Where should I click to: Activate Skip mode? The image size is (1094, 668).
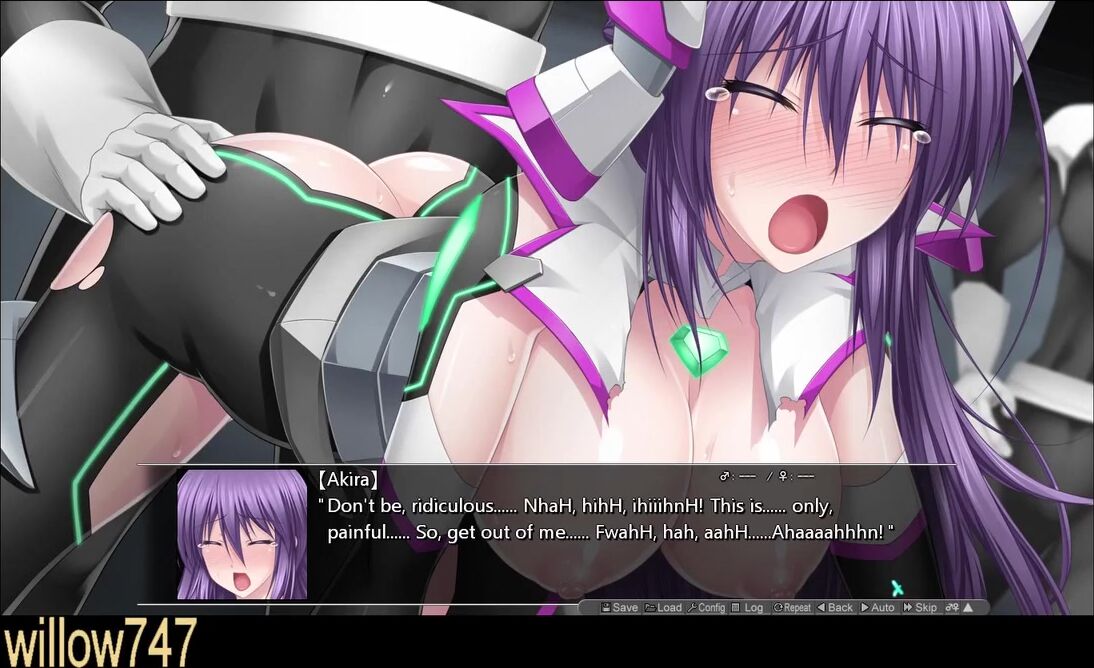pyautogui.click(x=920, y=607)
